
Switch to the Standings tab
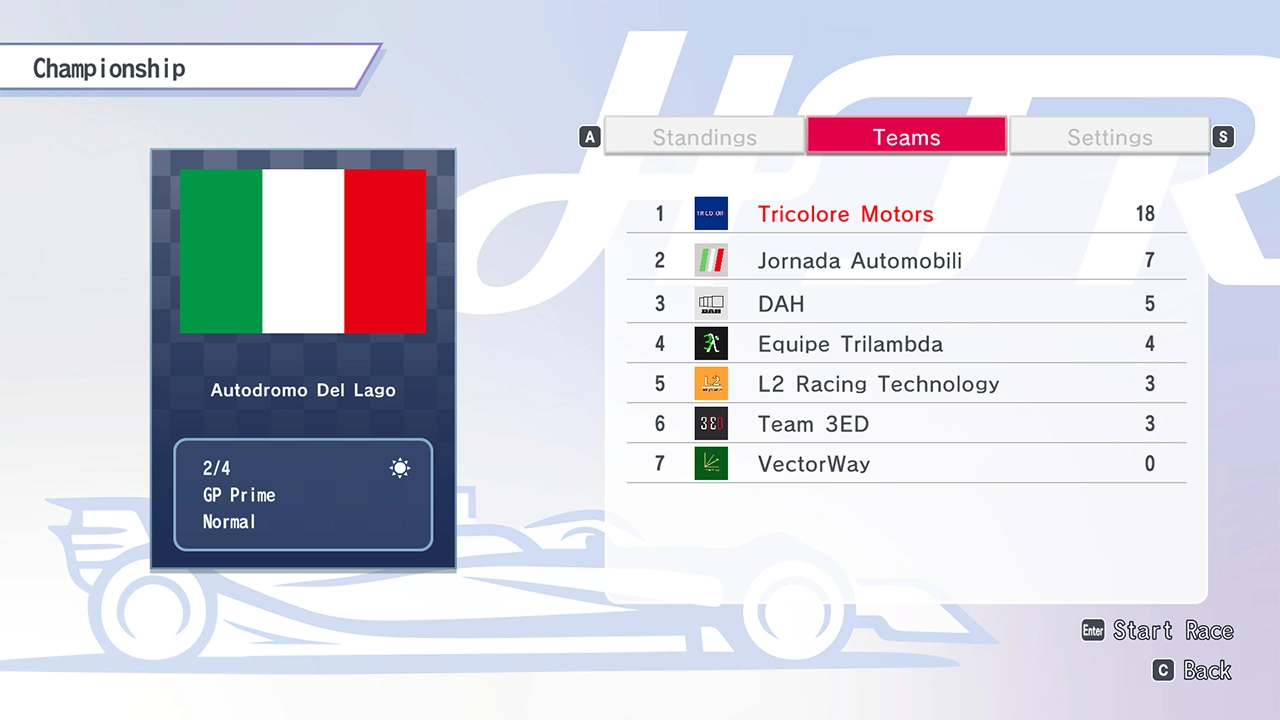(x=704, y=137)
